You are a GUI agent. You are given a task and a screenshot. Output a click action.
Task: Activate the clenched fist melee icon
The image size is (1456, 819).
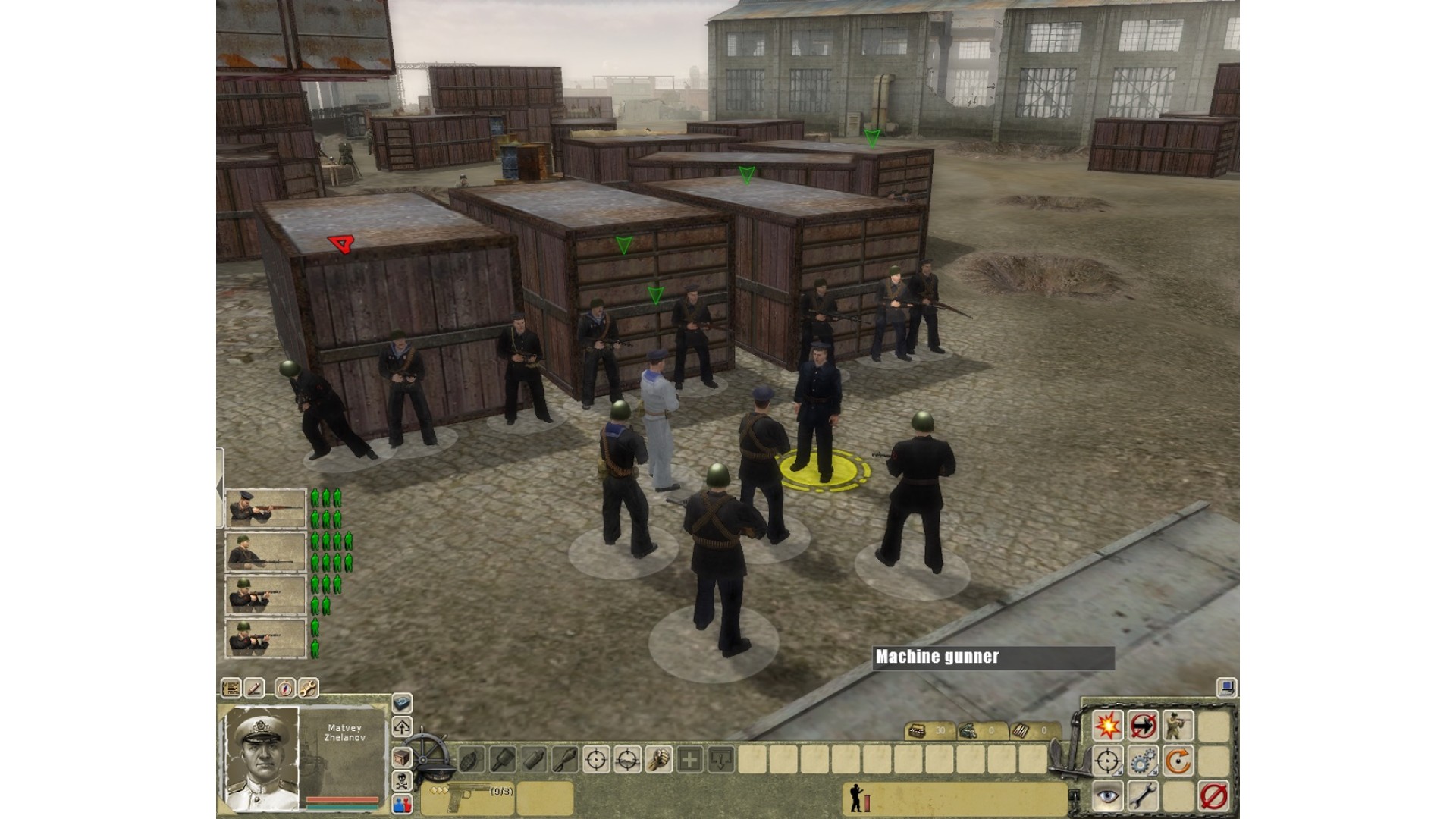pyautogui.click(x=658, y=759)
